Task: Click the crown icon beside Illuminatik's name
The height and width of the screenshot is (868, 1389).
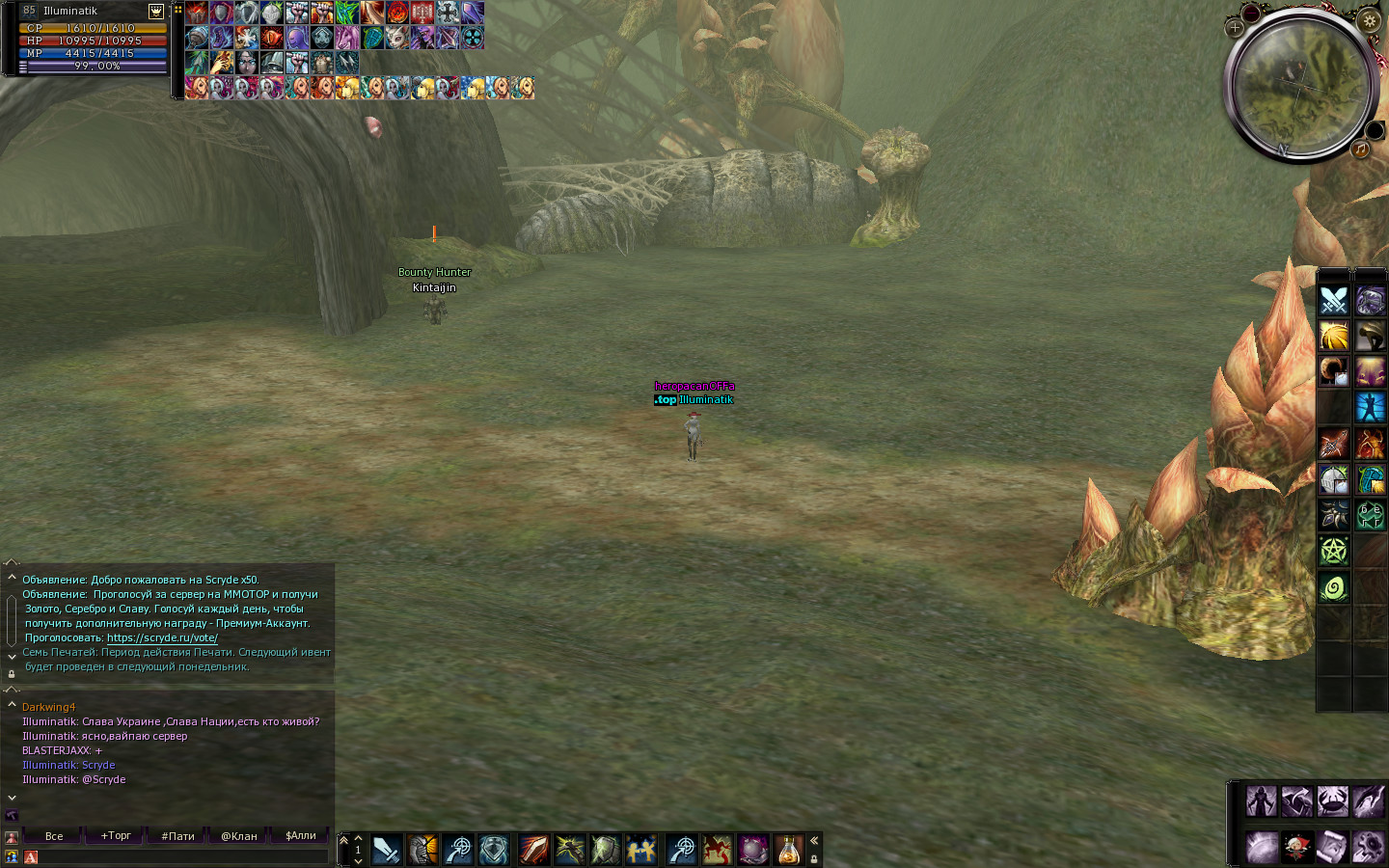Action: (x=156, y=12)
